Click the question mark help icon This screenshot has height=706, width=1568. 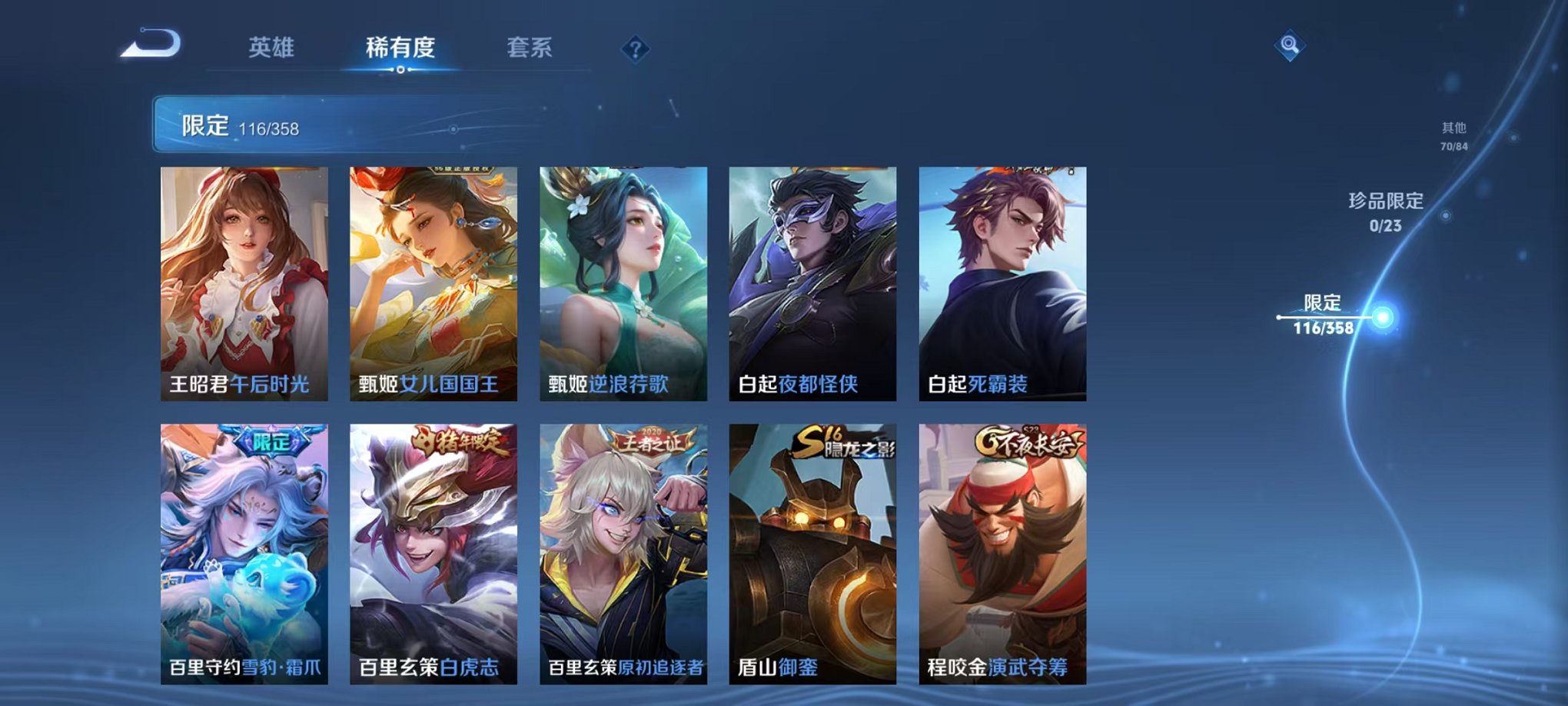[x=634, y=51]
